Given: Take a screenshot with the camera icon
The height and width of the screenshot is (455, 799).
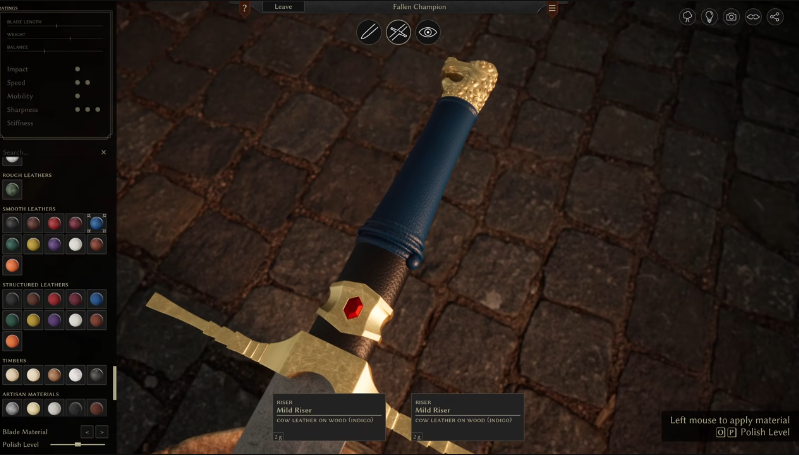Looking at the screenshot, I should [x=731, y=17].
